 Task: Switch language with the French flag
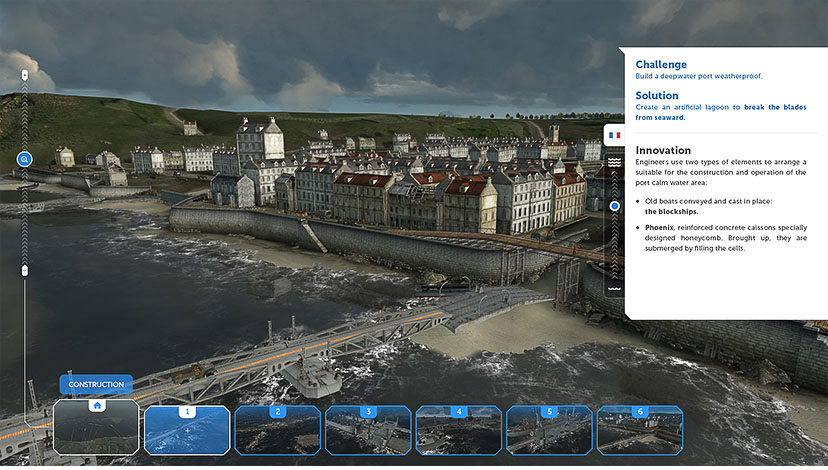(614, 135)
